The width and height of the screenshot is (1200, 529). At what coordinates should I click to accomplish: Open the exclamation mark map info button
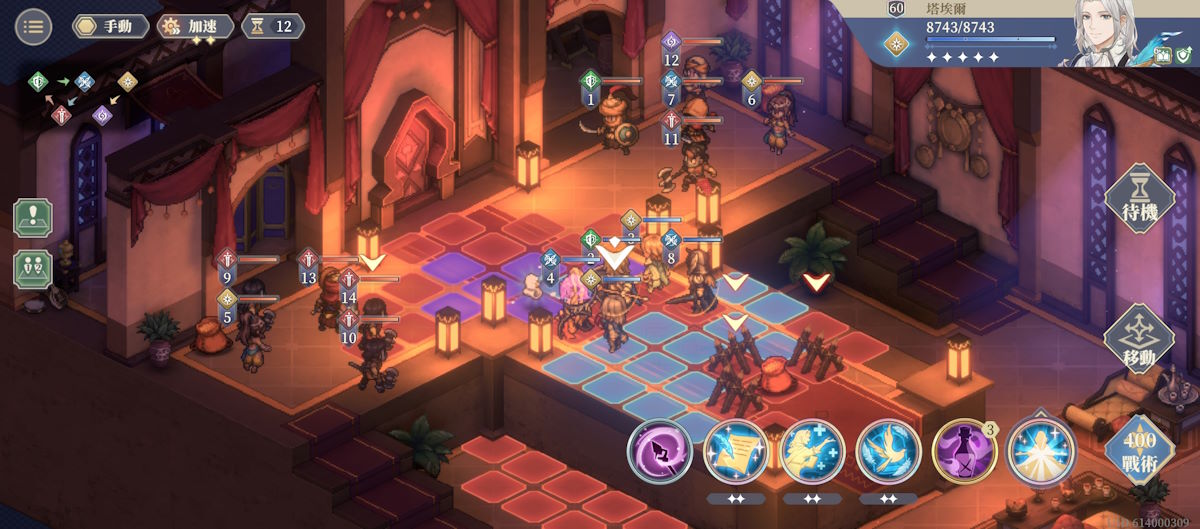click(x=33, y=217)
